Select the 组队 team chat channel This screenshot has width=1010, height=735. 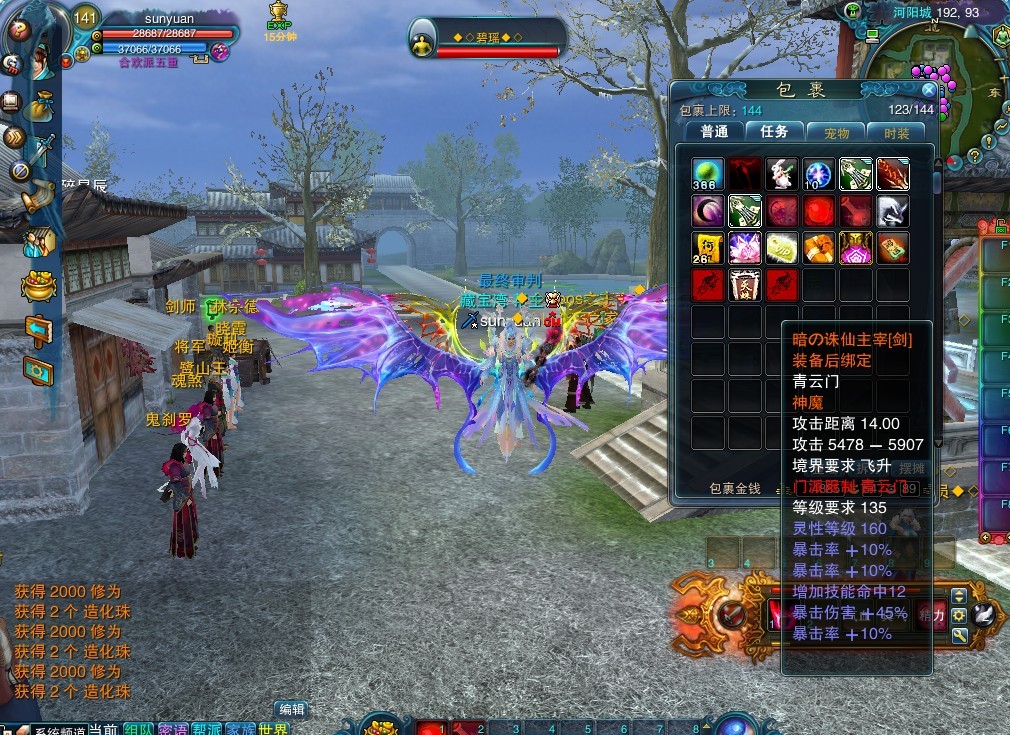pos(139,729)
